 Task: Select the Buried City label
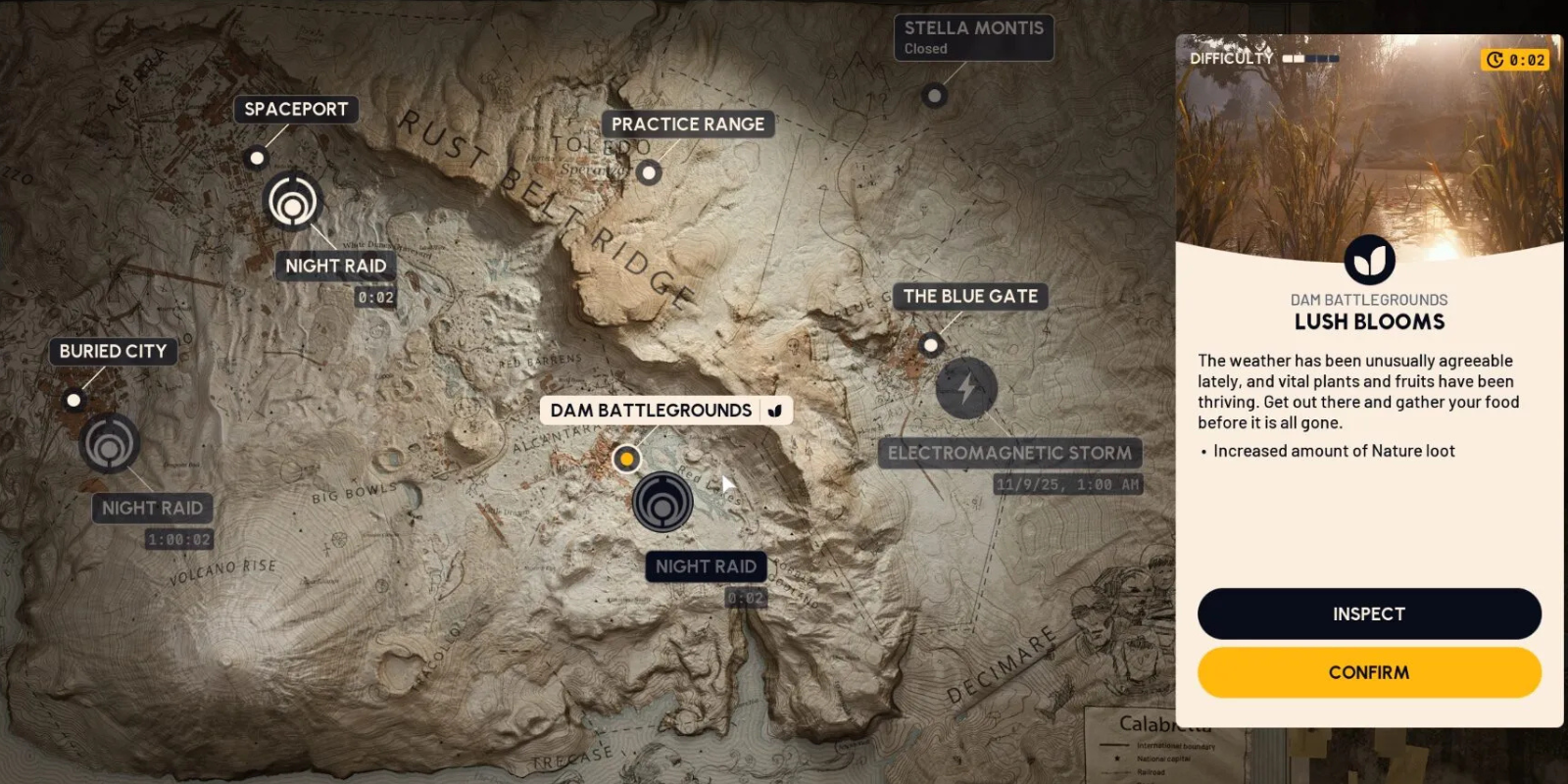pyautogui.click(x=112, y=351)
